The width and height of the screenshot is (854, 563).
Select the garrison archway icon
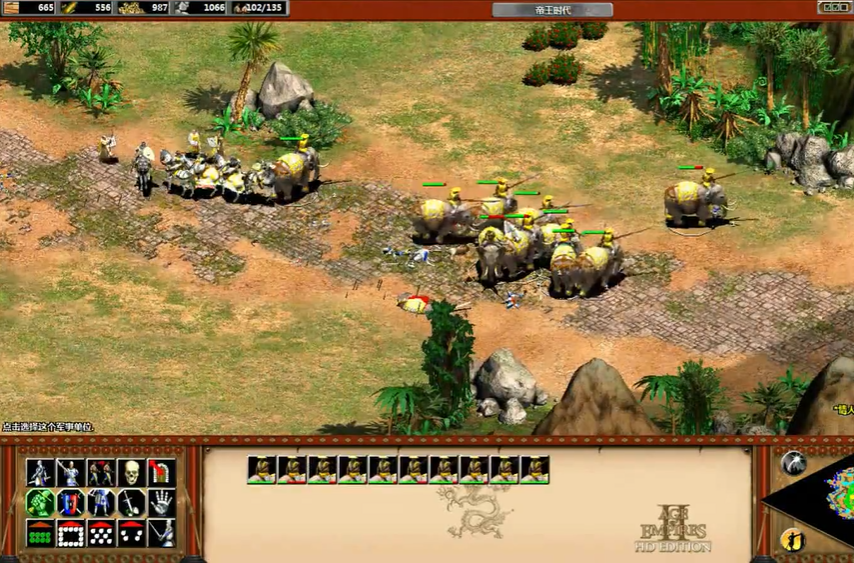(x=161, y=473)
